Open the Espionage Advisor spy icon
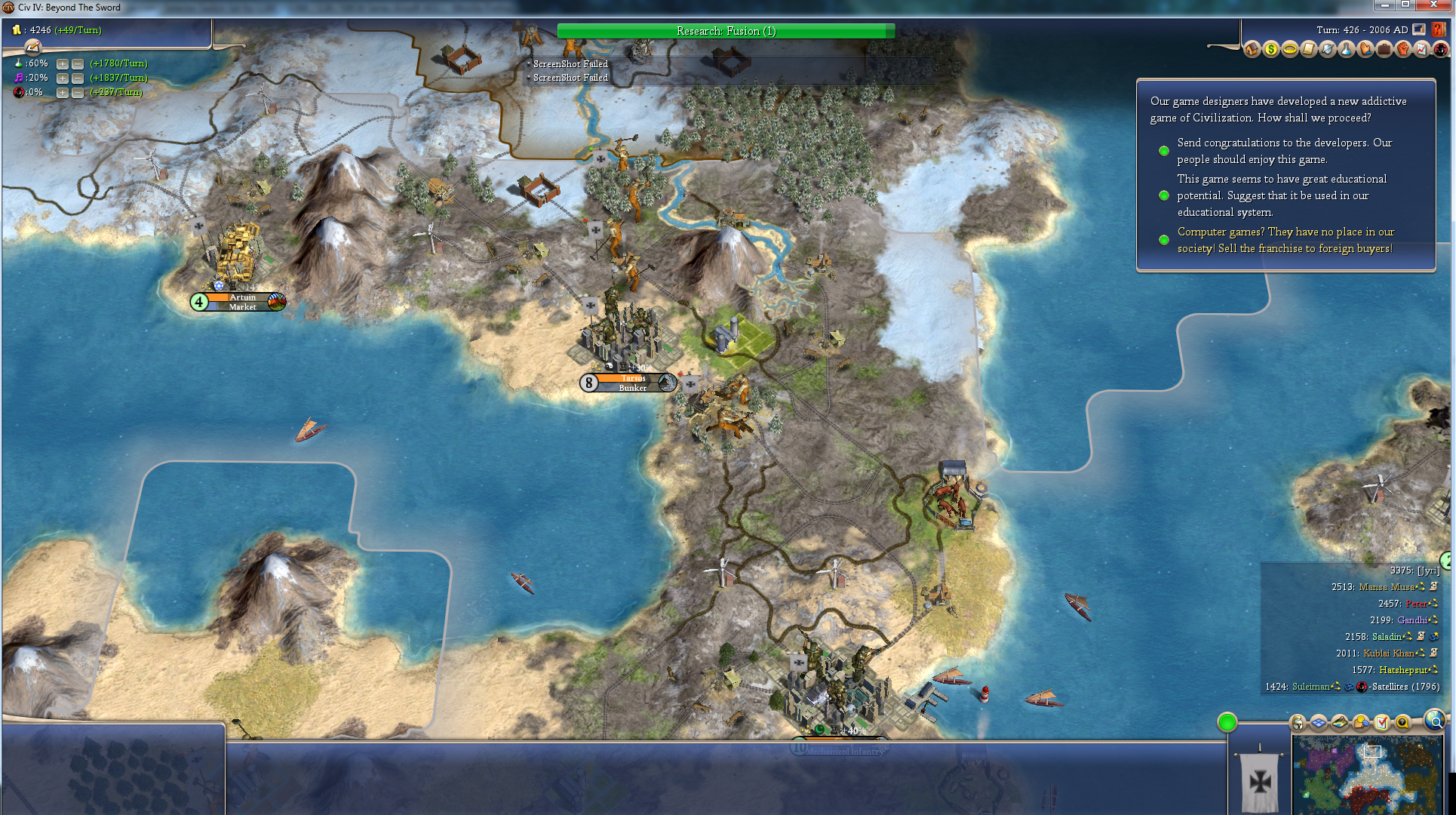The image size is (1456, 815). pos(1440,50)
